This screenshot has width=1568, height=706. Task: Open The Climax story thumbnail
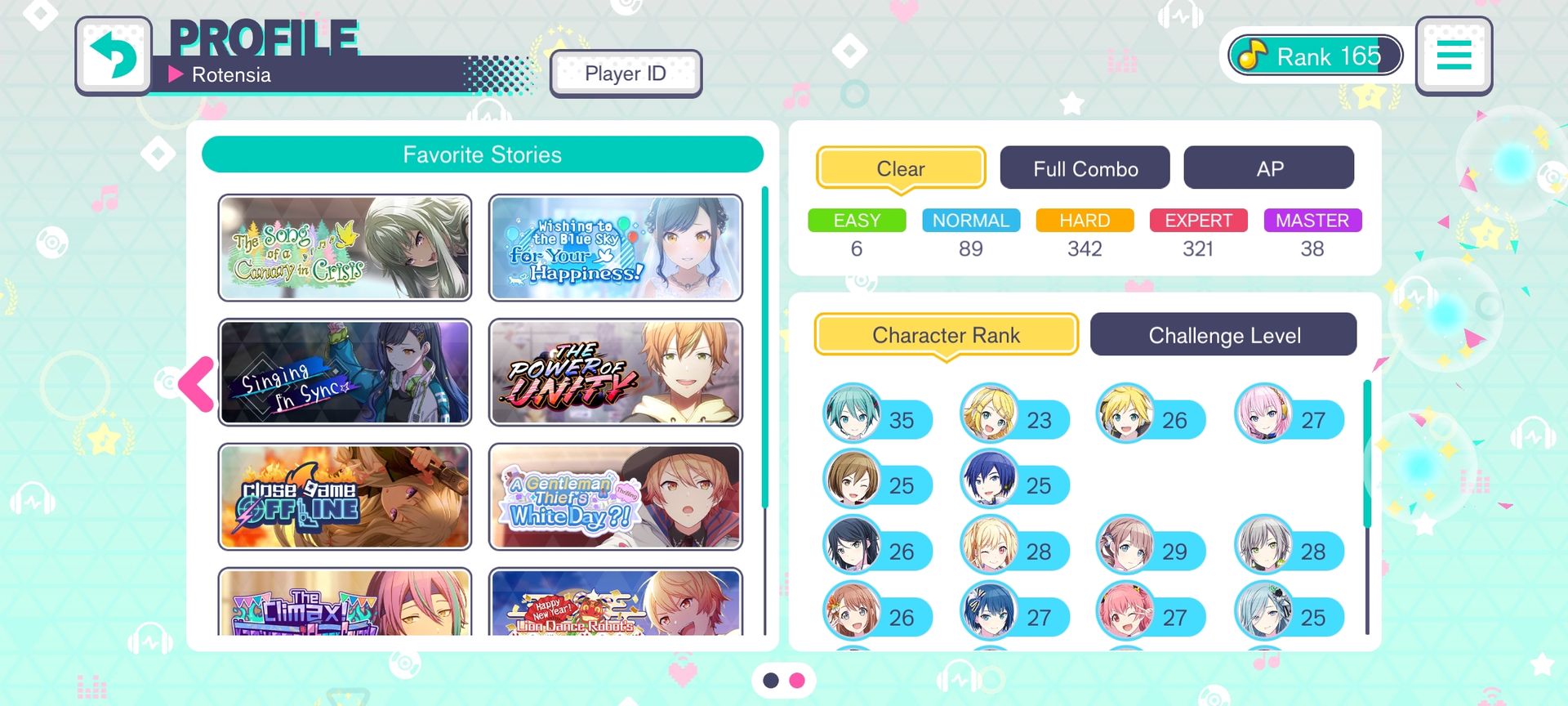coord(345,603)
